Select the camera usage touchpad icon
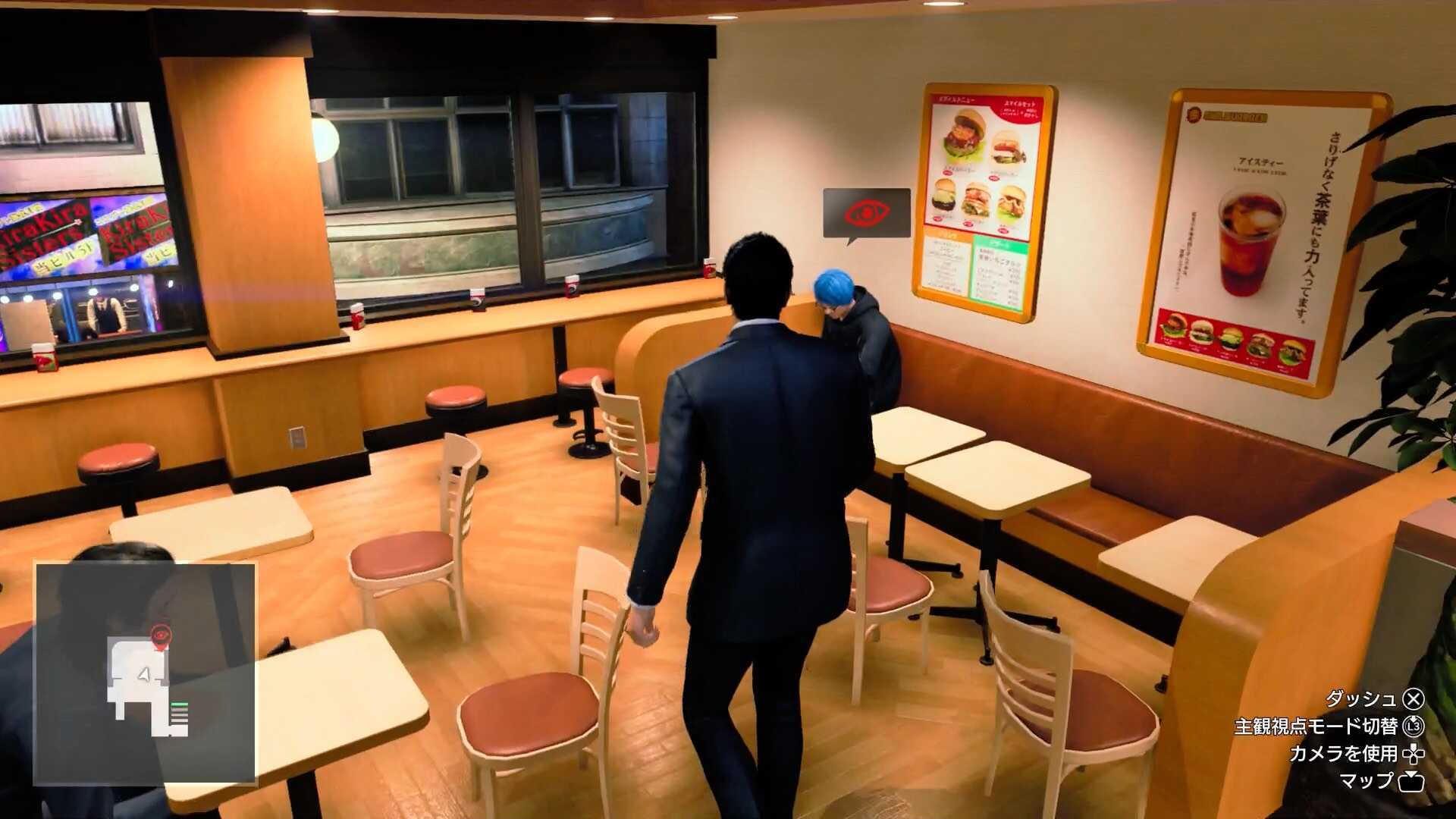The height and width of the screenshot is (819, 1456). [1414, 755]
